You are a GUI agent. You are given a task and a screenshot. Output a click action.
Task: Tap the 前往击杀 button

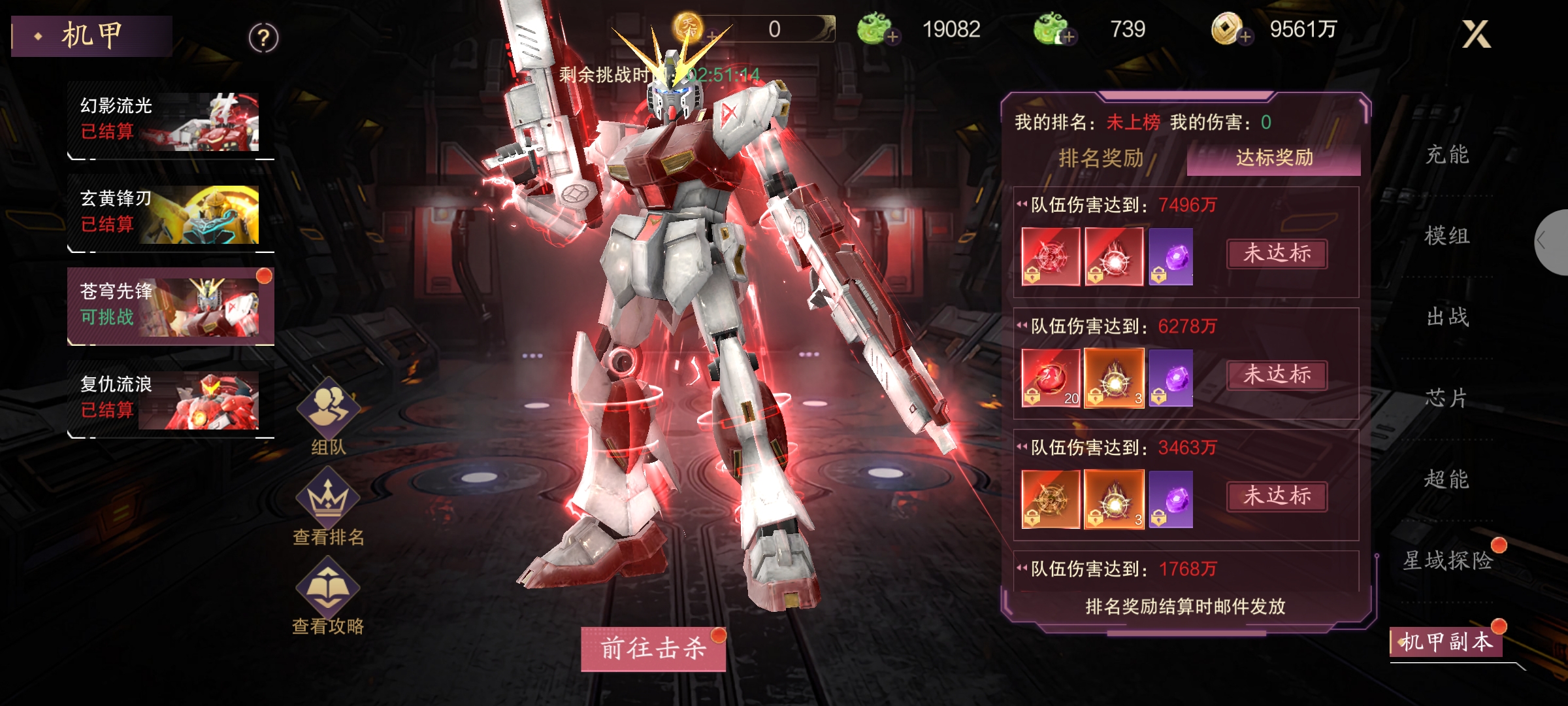[x=653, y=648]
